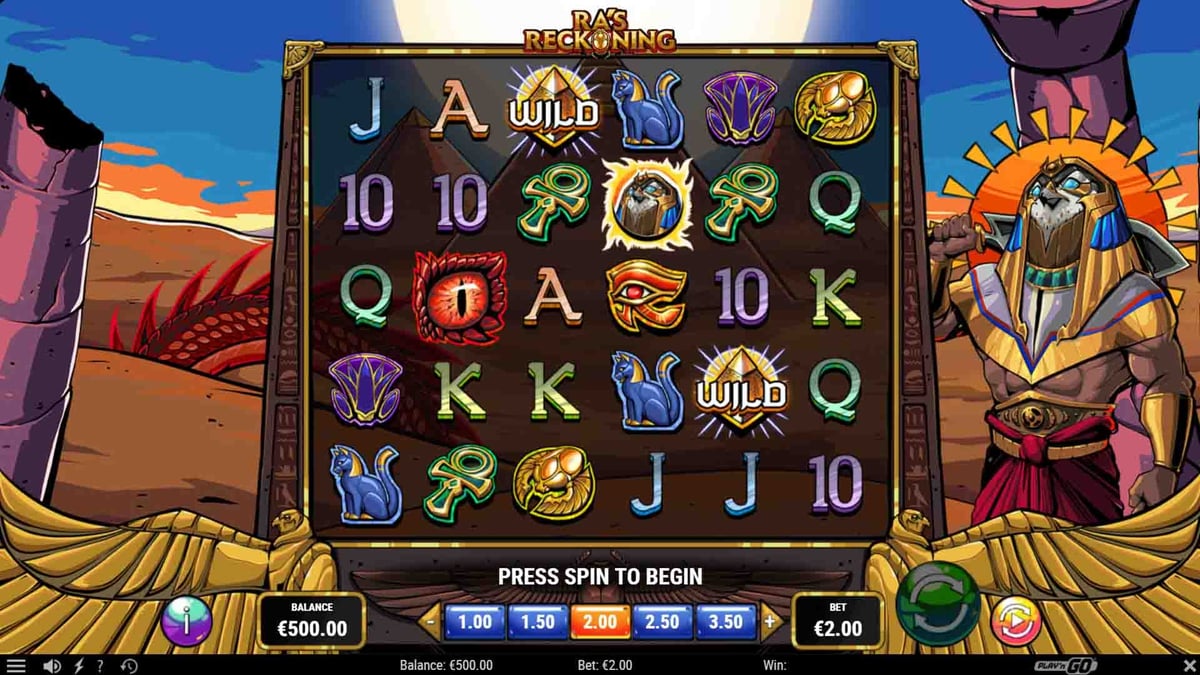This screenshot has width=1200, height=675.
Task: Select the 1.00 bet amount
Action: [474, 622]
